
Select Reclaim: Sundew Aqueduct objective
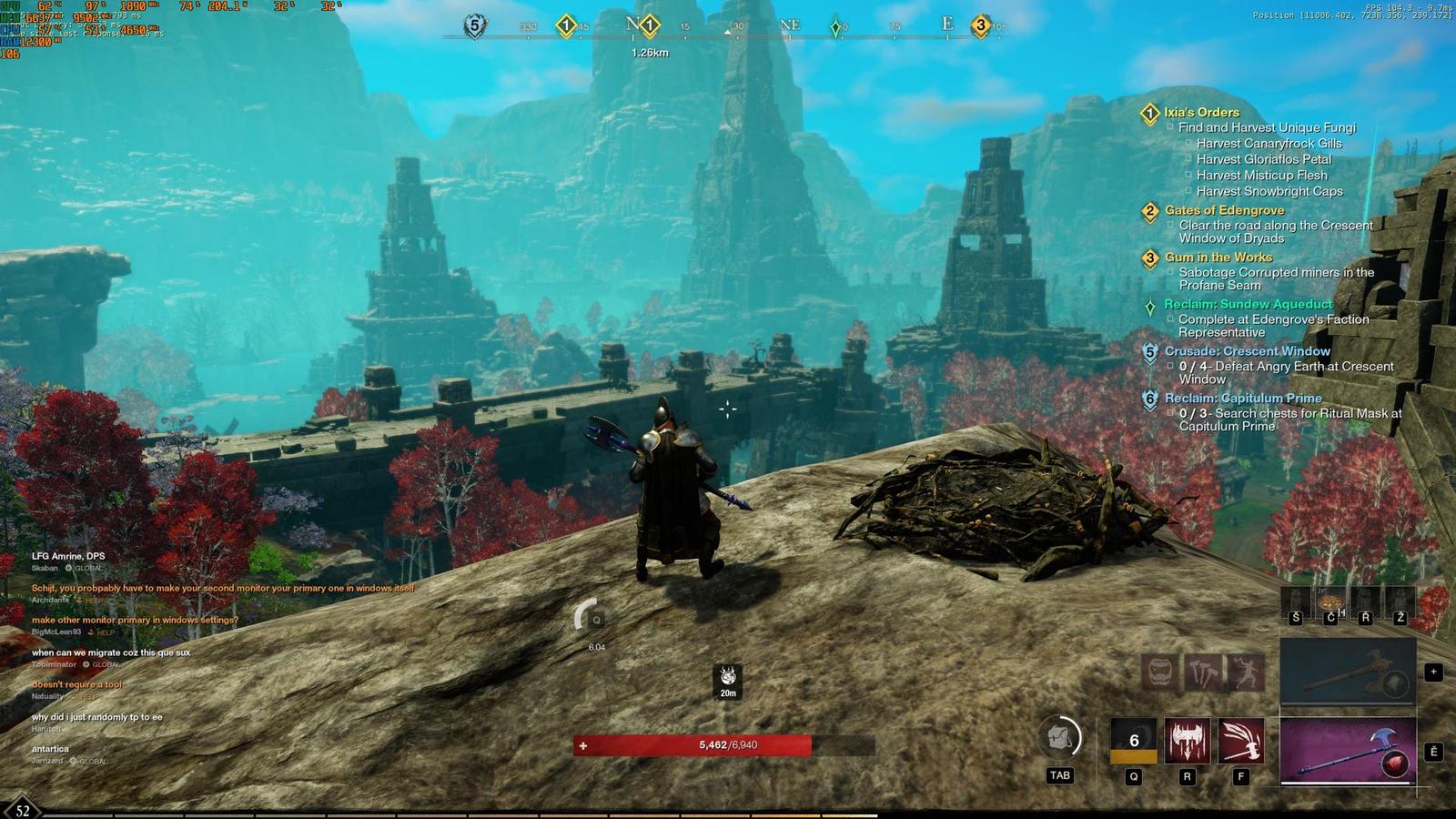tap(1248, 304)
